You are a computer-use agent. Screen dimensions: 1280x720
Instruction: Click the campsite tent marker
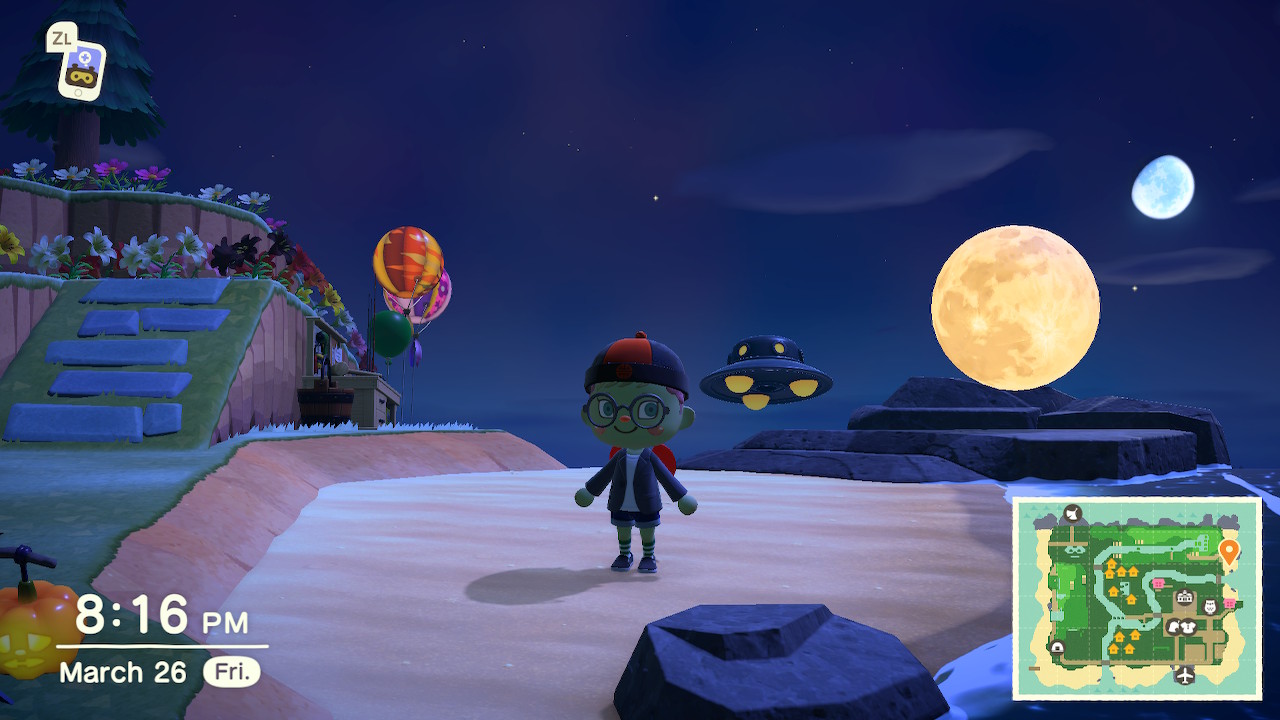(x=1057, y=648)
